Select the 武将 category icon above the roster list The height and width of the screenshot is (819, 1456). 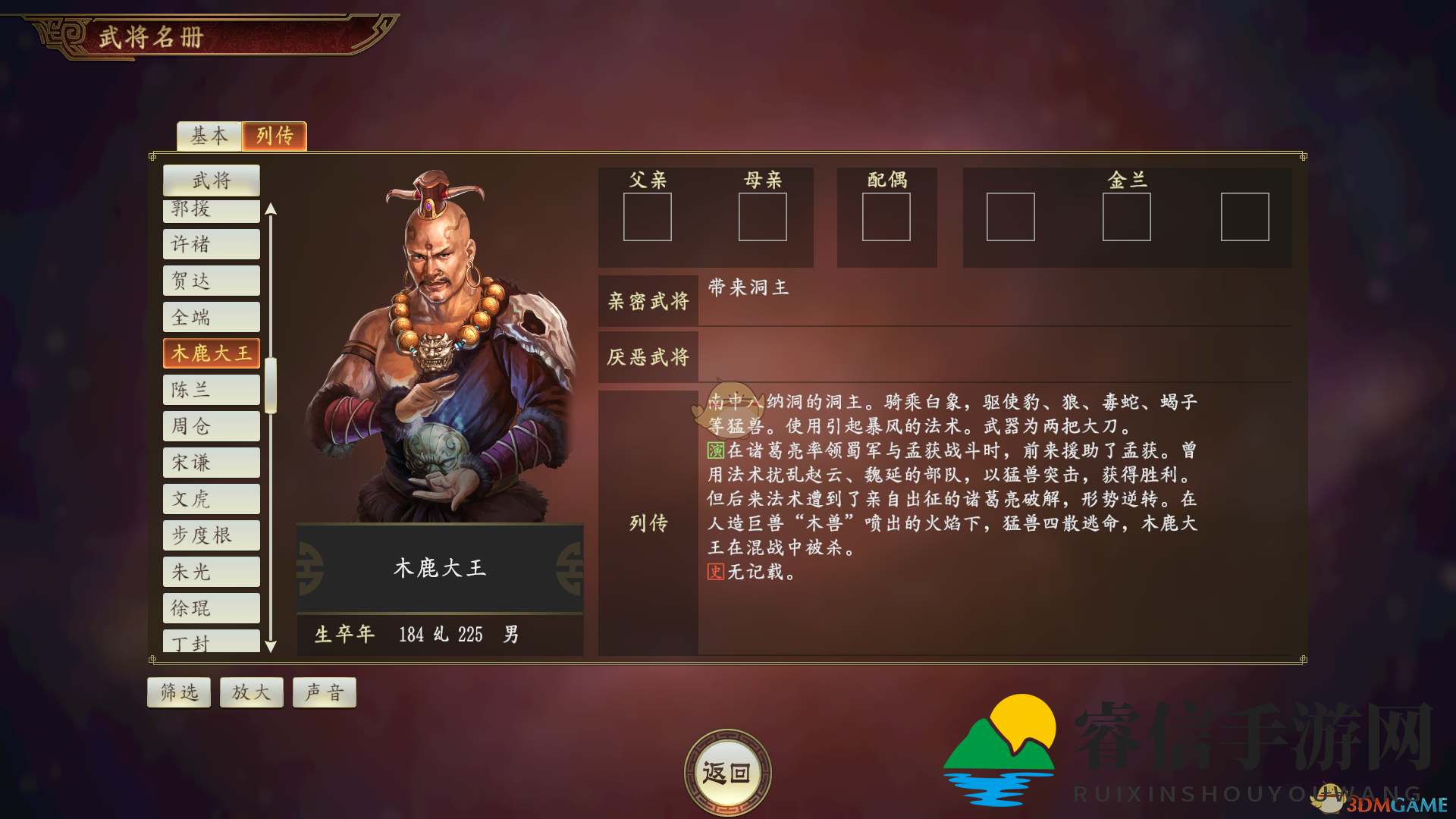[x=211, y=180]
